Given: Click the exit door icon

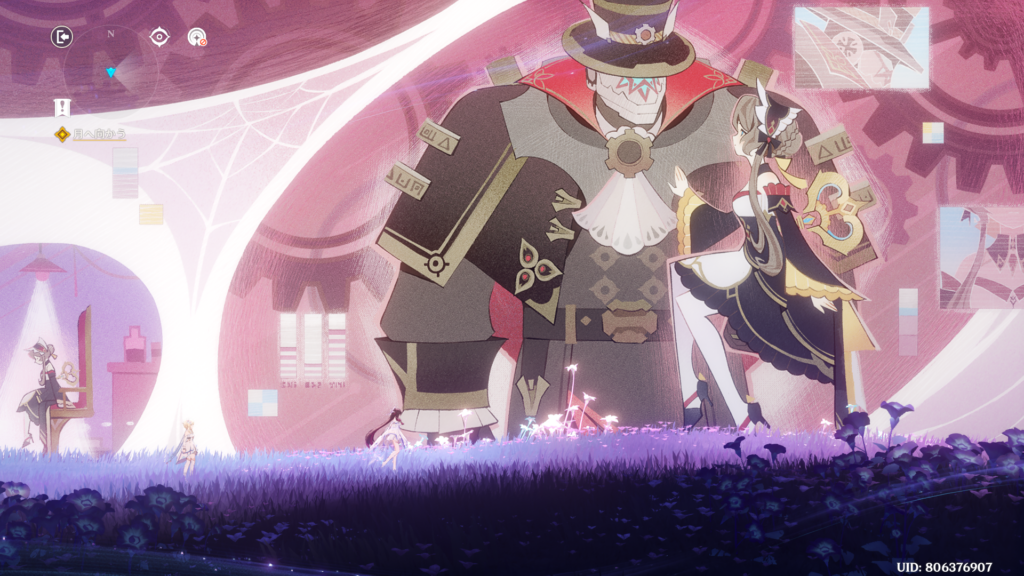Looking at the screenshot, I should pos(62,37).
